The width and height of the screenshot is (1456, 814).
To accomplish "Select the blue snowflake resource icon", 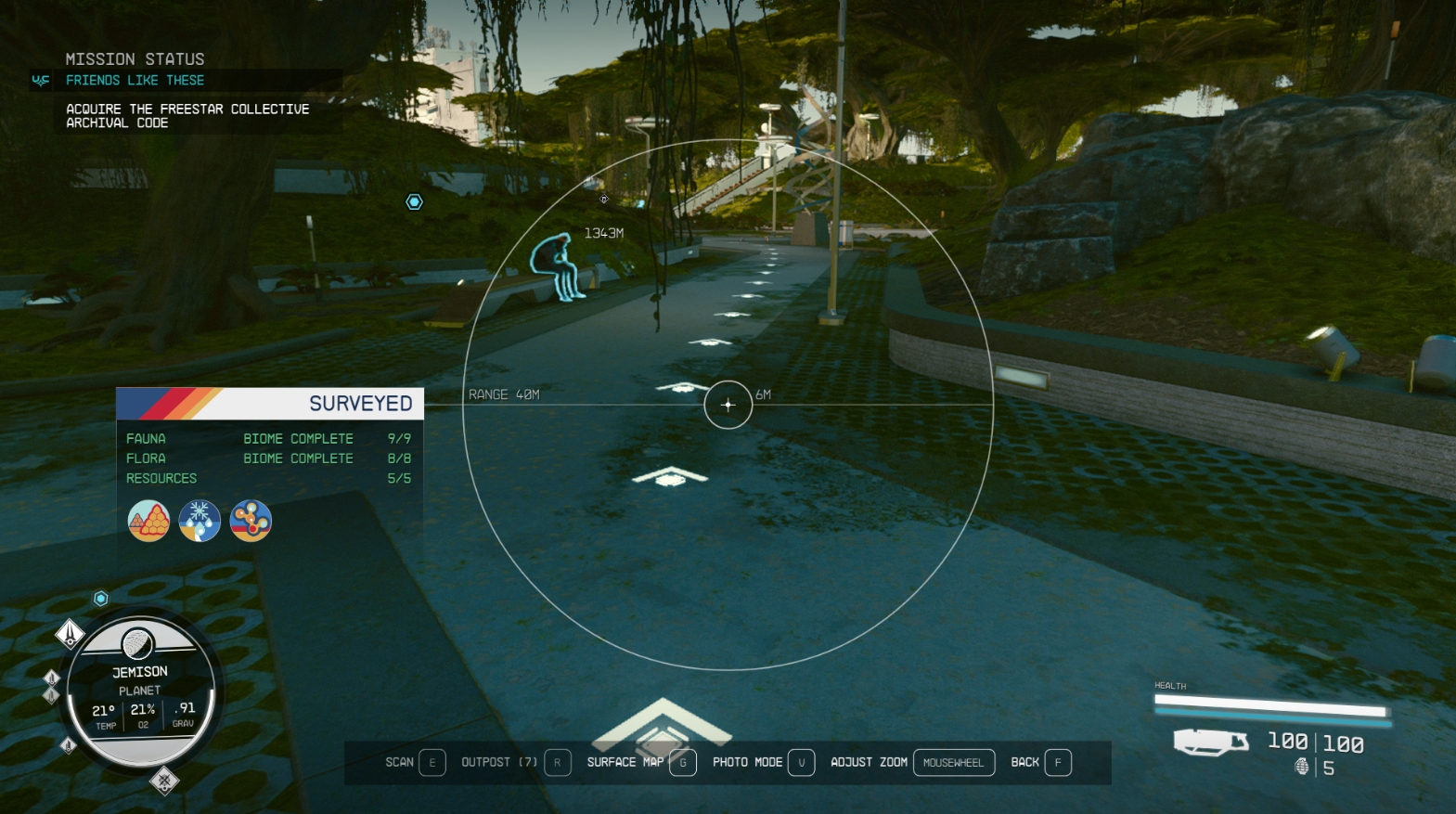I will [200, 521].
